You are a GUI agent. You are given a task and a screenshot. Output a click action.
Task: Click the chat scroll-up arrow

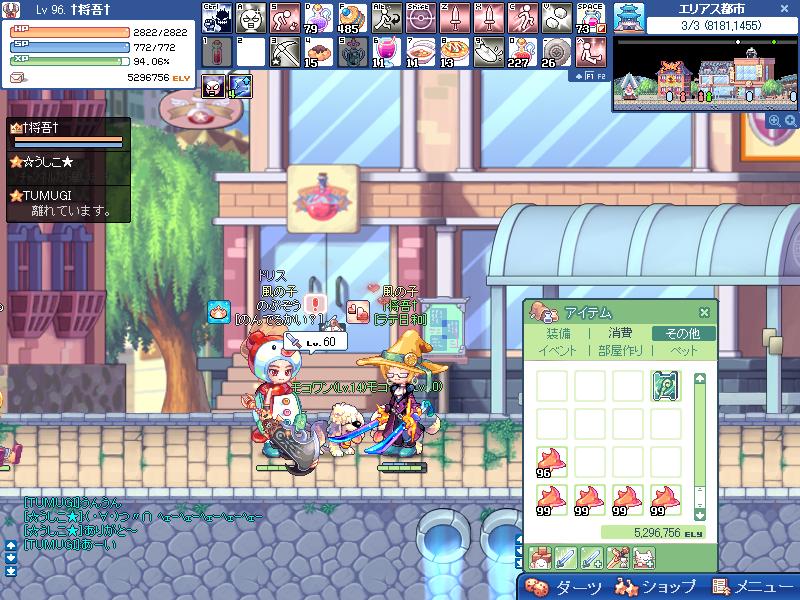tap(11, 545)
